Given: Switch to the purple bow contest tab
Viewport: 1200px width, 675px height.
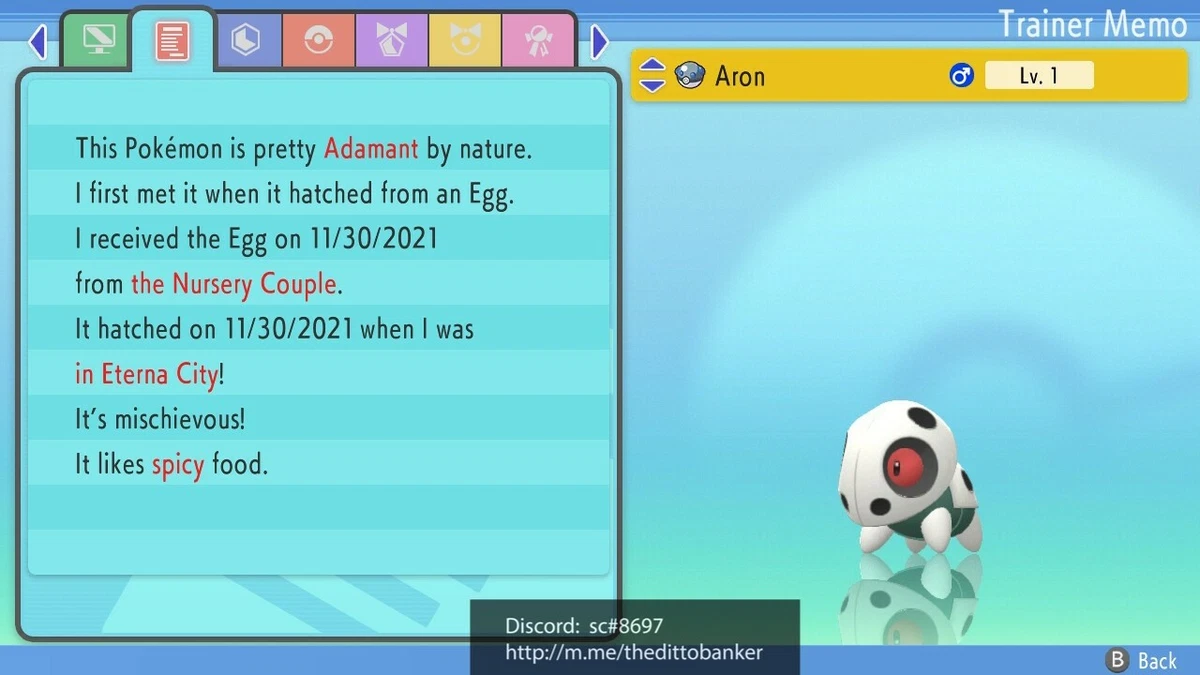Looking at the screenshot, I should pyautogui.click(x=391, y=41).
